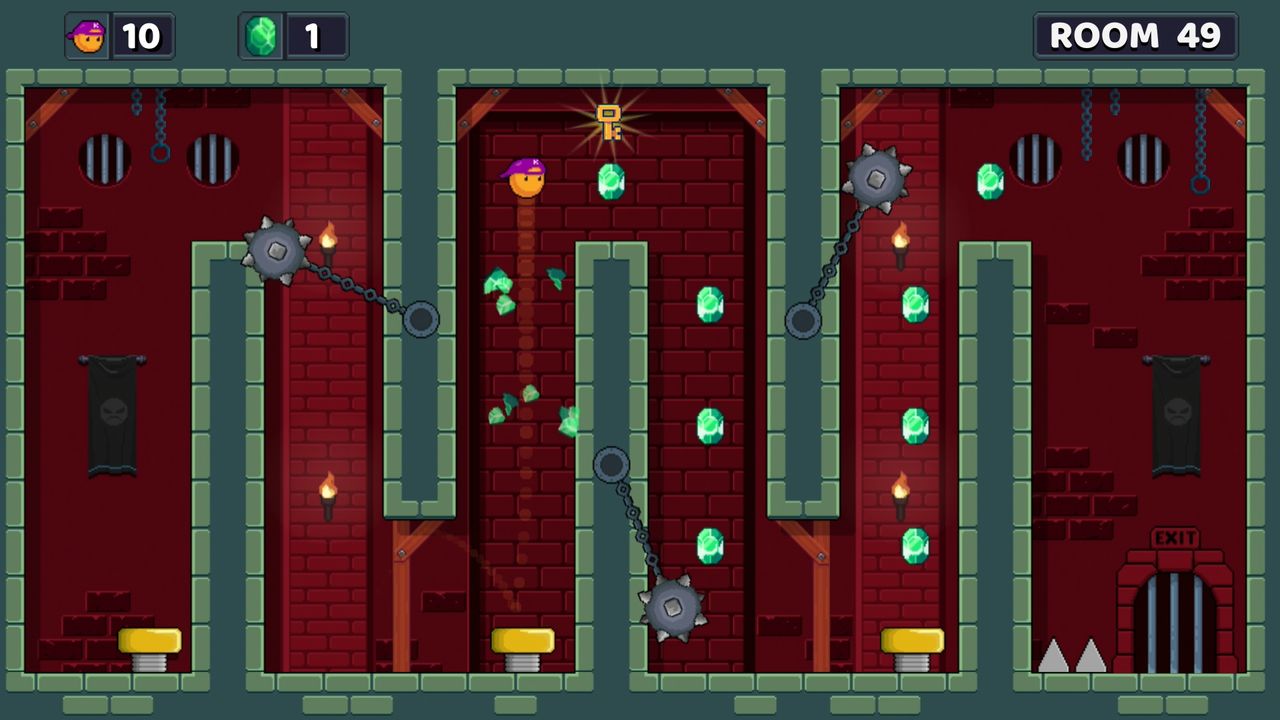This screenshot has width=1280, height=720.
Task: Click the ROOM 49 label
Action: tap(1135, 36)
